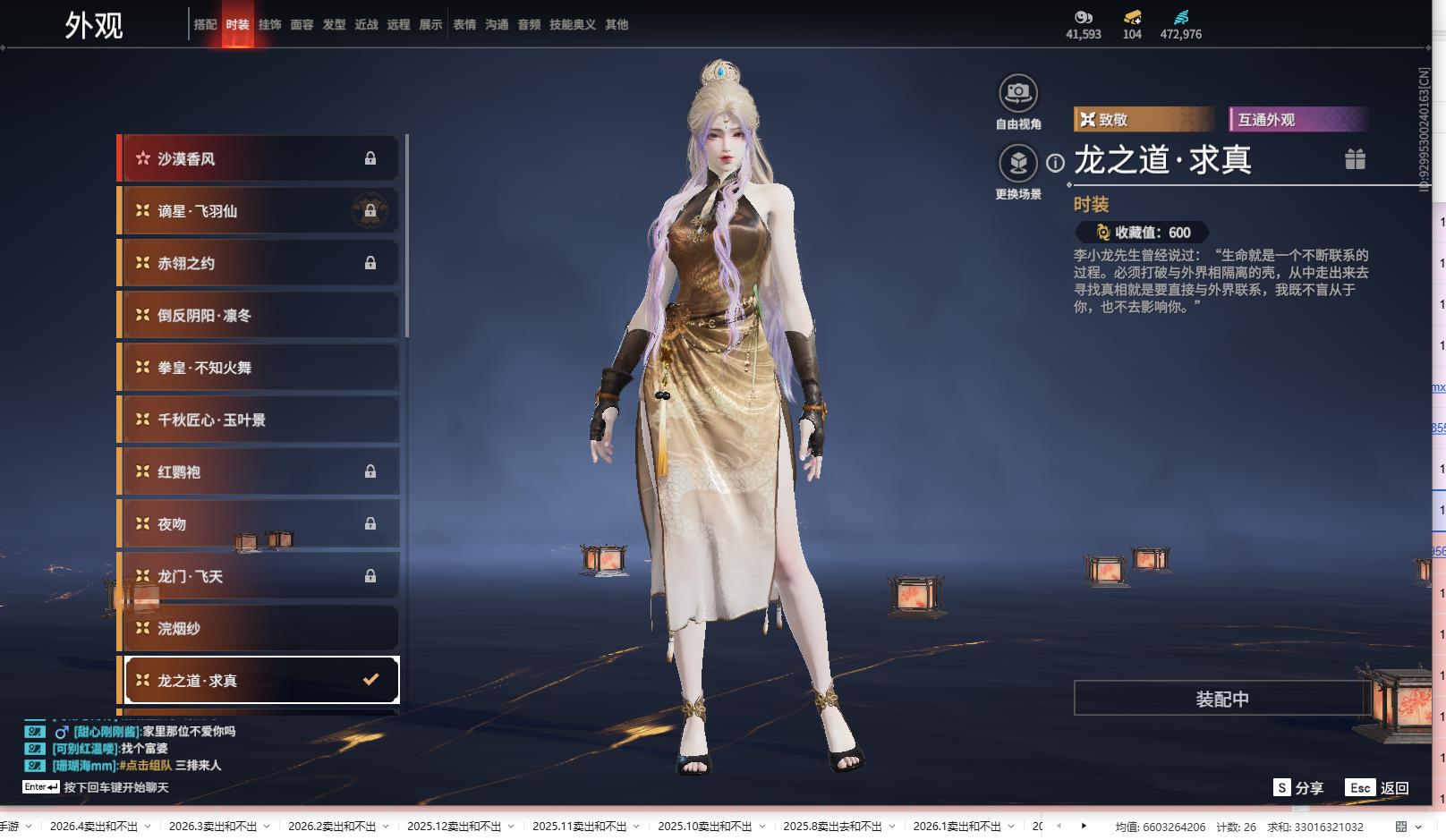This screenshot has height=840, width=1446.
Task: Activate the 自由视角 free camera icon
Action: tap(1017, 93)
